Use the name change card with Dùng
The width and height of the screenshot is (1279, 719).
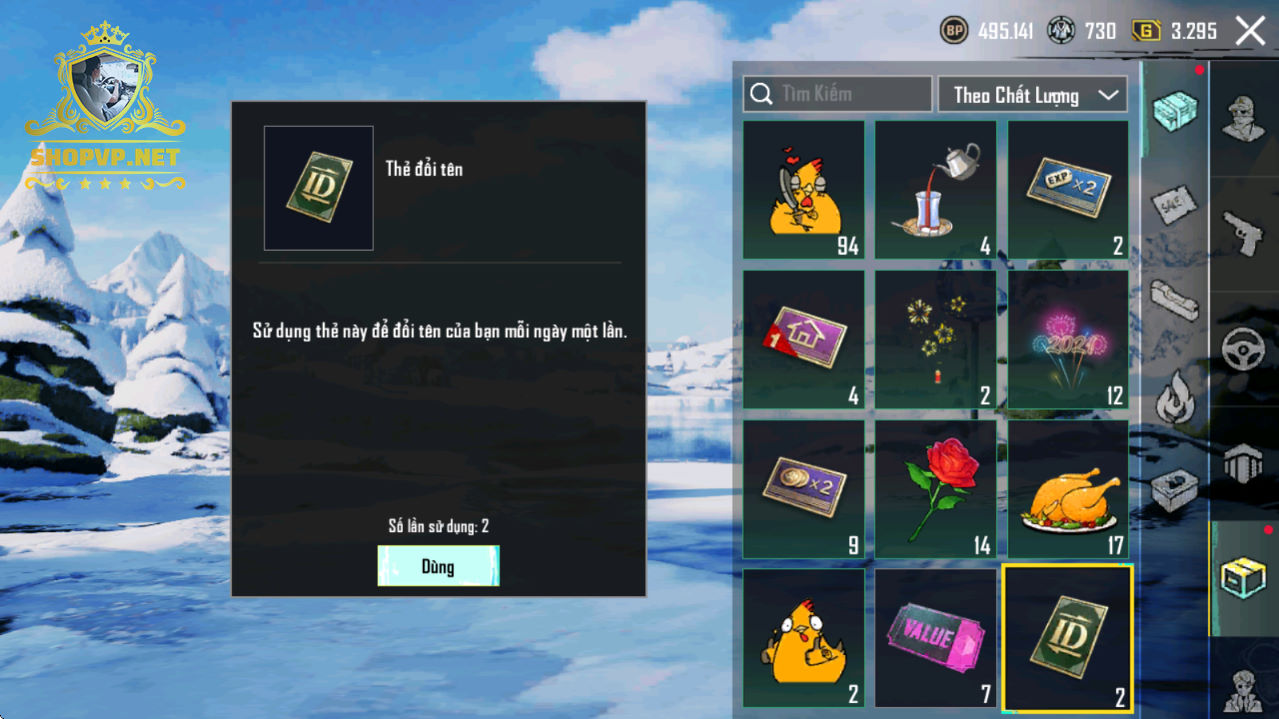point(438,566)
